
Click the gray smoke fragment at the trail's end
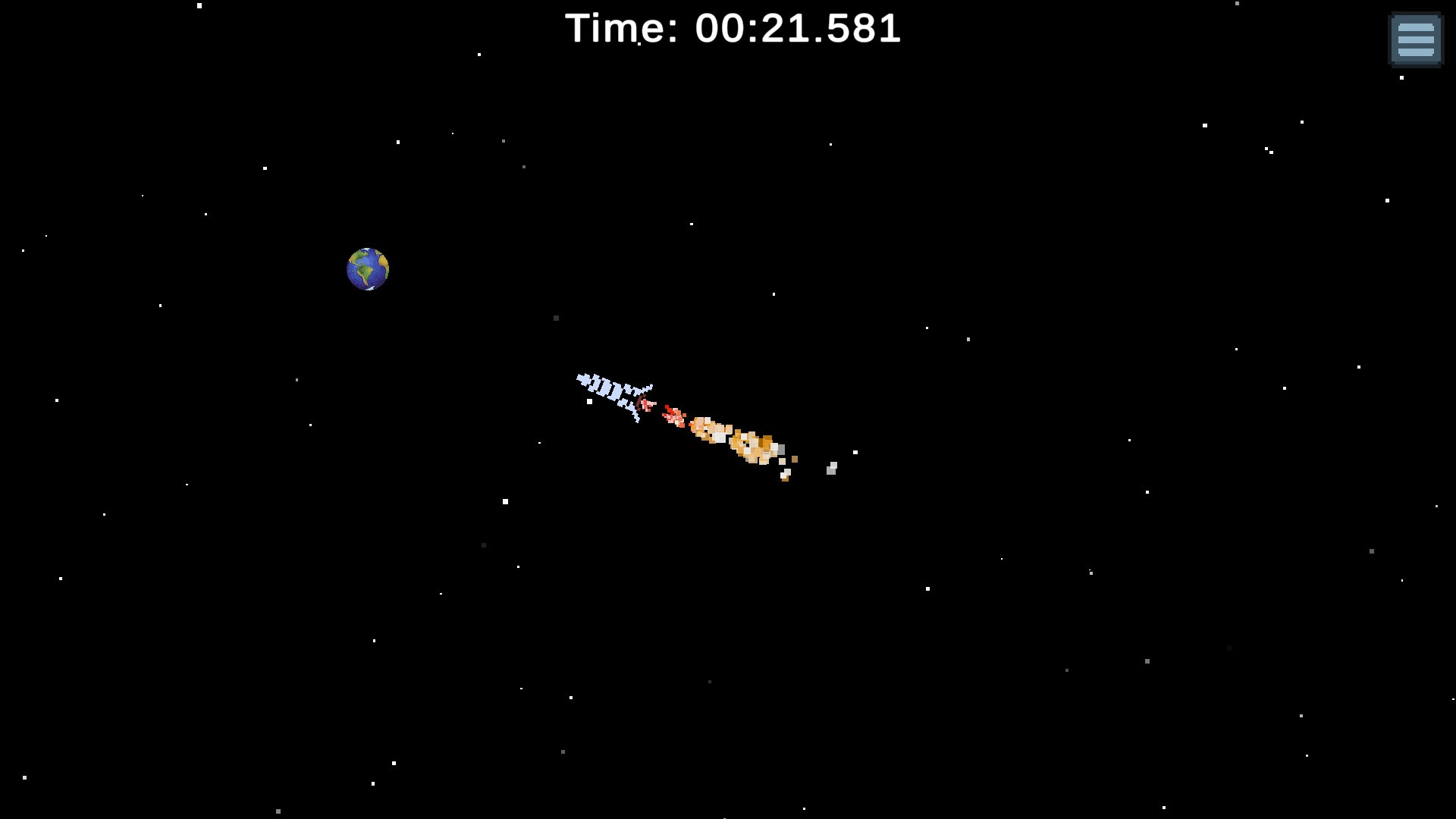pyautogui.click(x=831, y=469)
